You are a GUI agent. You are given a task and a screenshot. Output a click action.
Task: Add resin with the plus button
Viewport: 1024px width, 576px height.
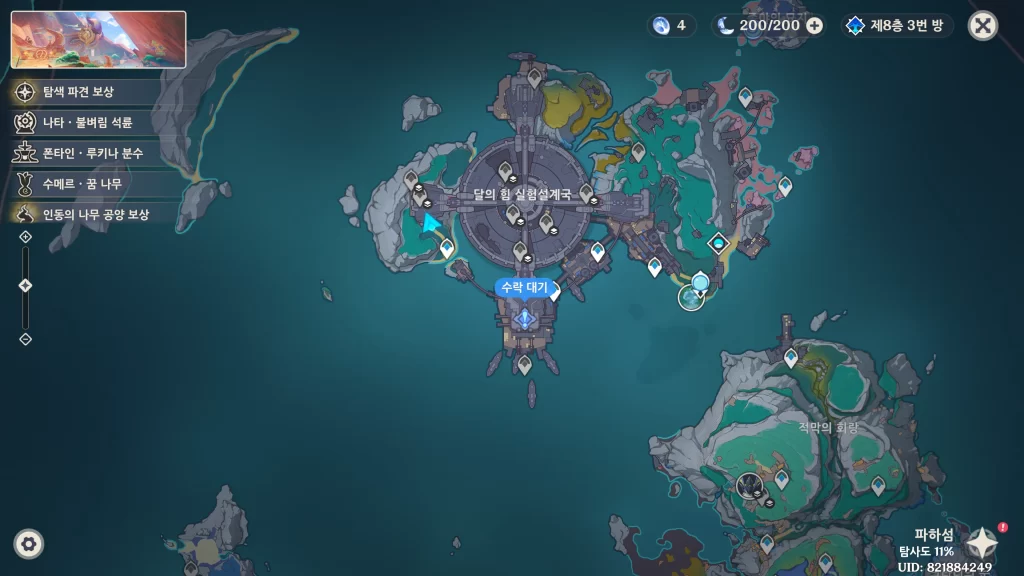tap(814, 26)
